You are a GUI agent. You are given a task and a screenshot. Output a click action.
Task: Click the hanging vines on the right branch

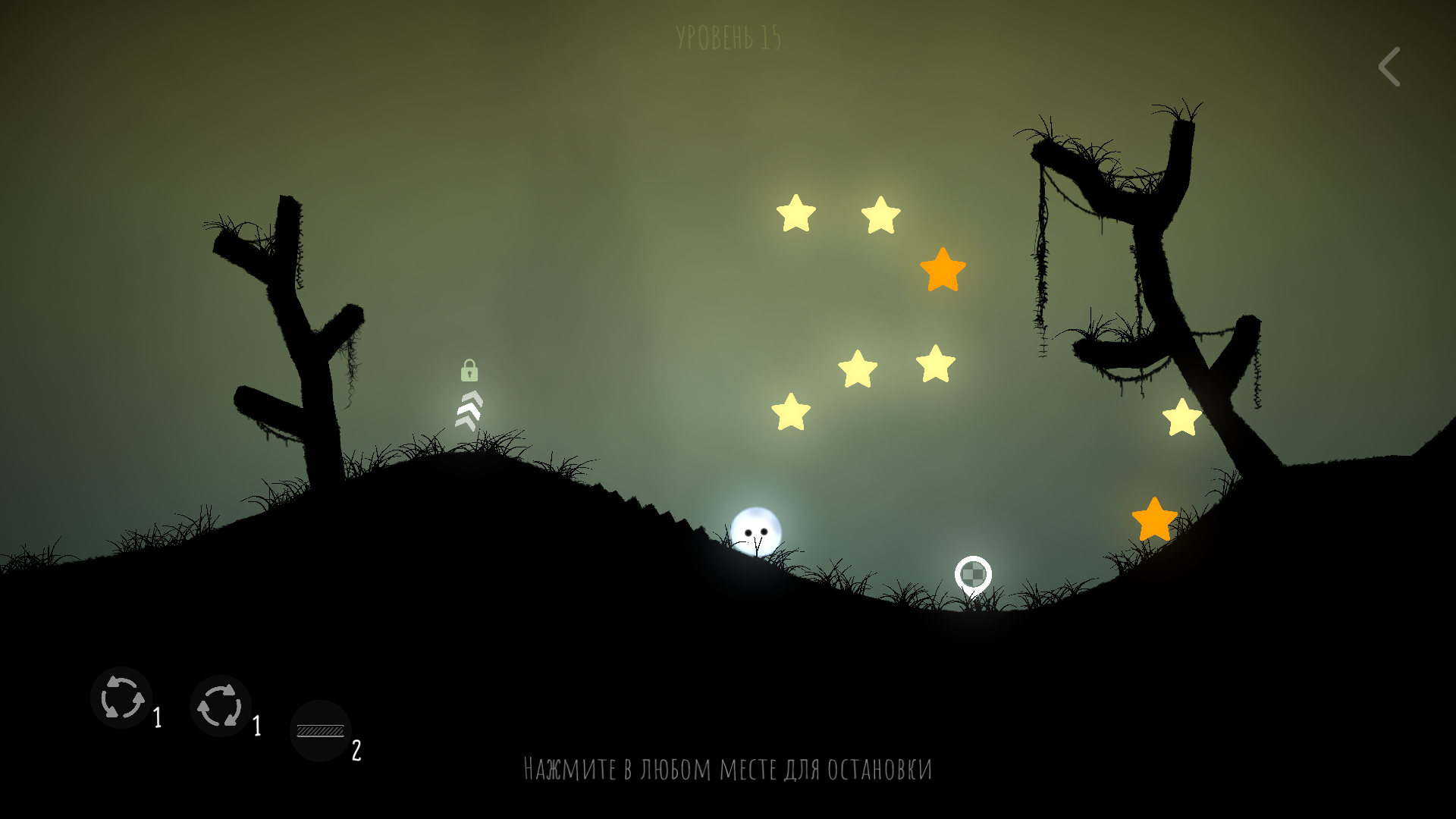(1039, 250)
